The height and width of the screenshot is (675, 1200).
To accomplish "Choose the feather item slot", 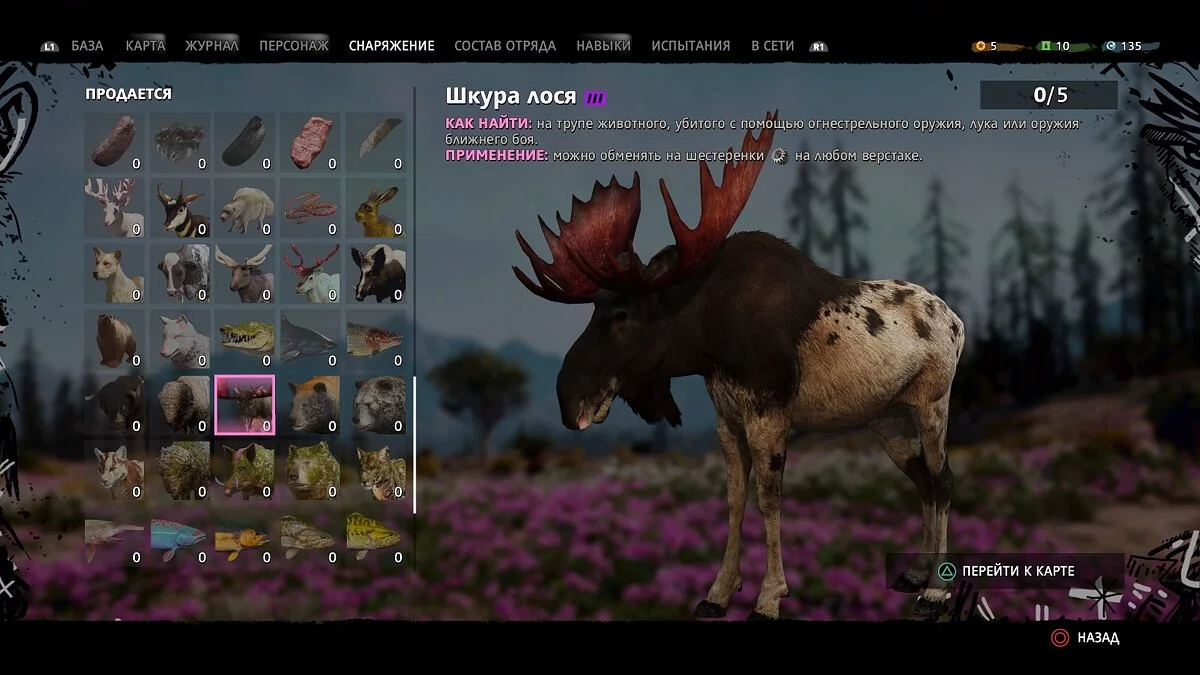I will point(377,142).
